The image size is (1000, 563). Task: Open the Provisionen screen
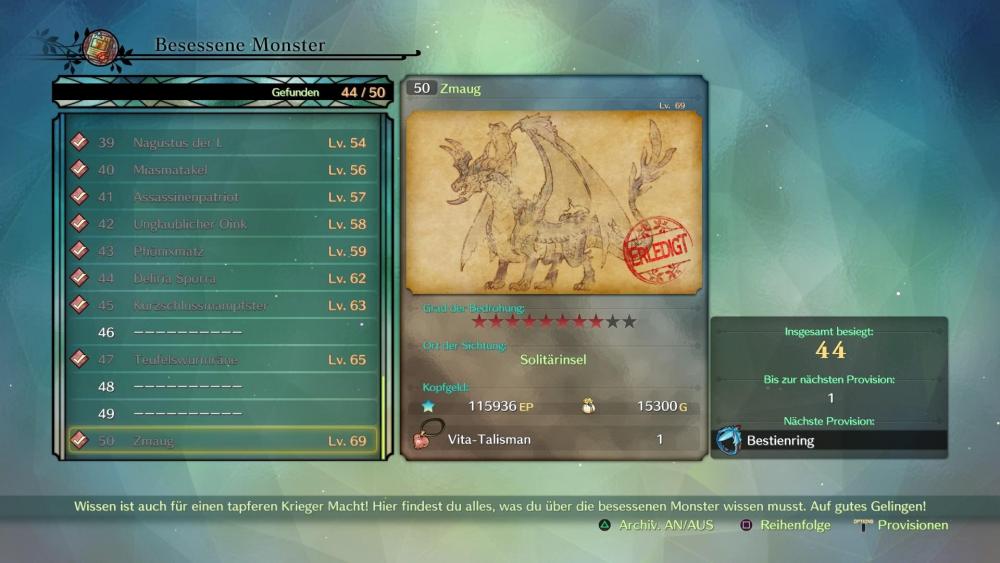pyautogui.click(x=901, y=525)
